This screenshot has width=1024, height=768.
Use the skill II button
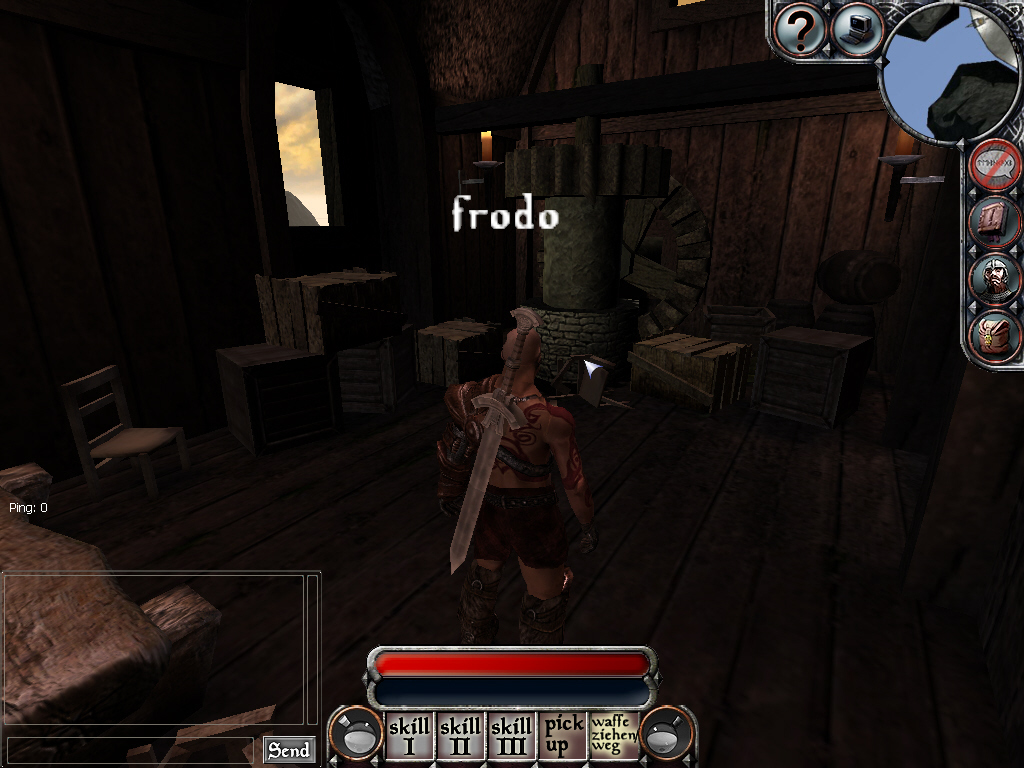(461, 735)
